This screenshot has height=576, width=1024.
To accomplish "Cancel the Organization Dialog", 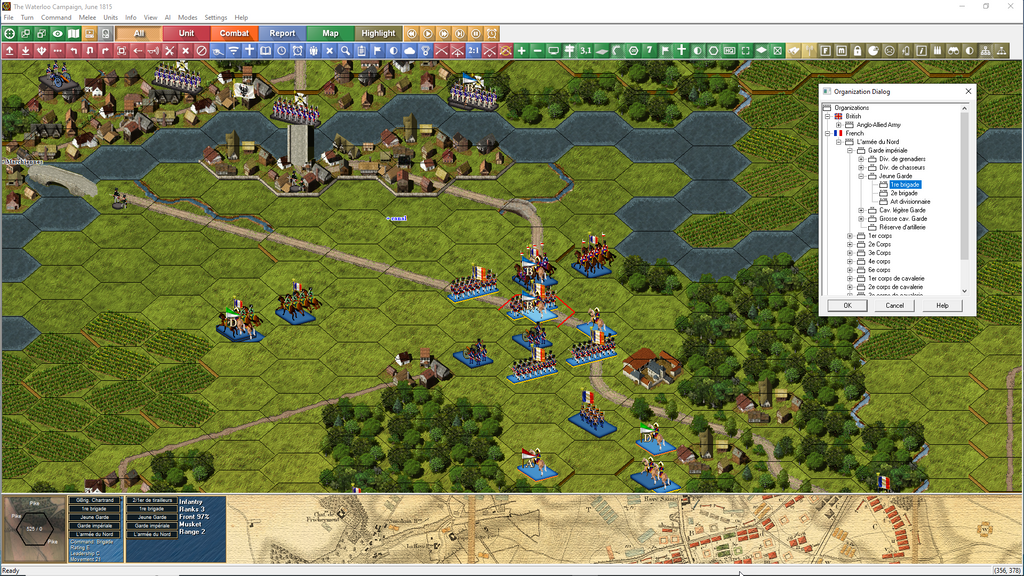I will [x=895, y=305].
